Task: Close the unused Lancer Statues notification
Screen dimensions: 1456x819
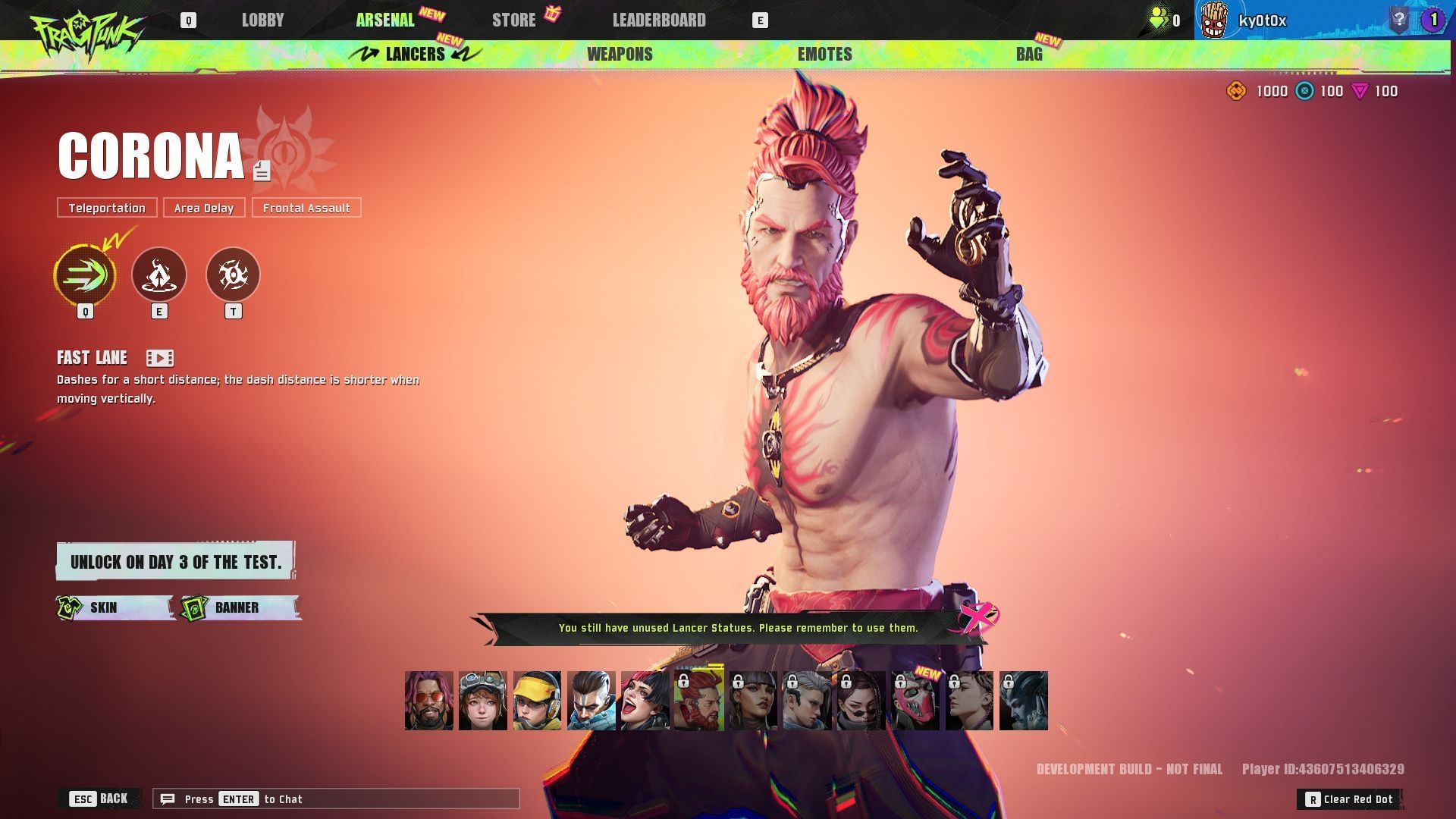Action: tap(977, 618)
